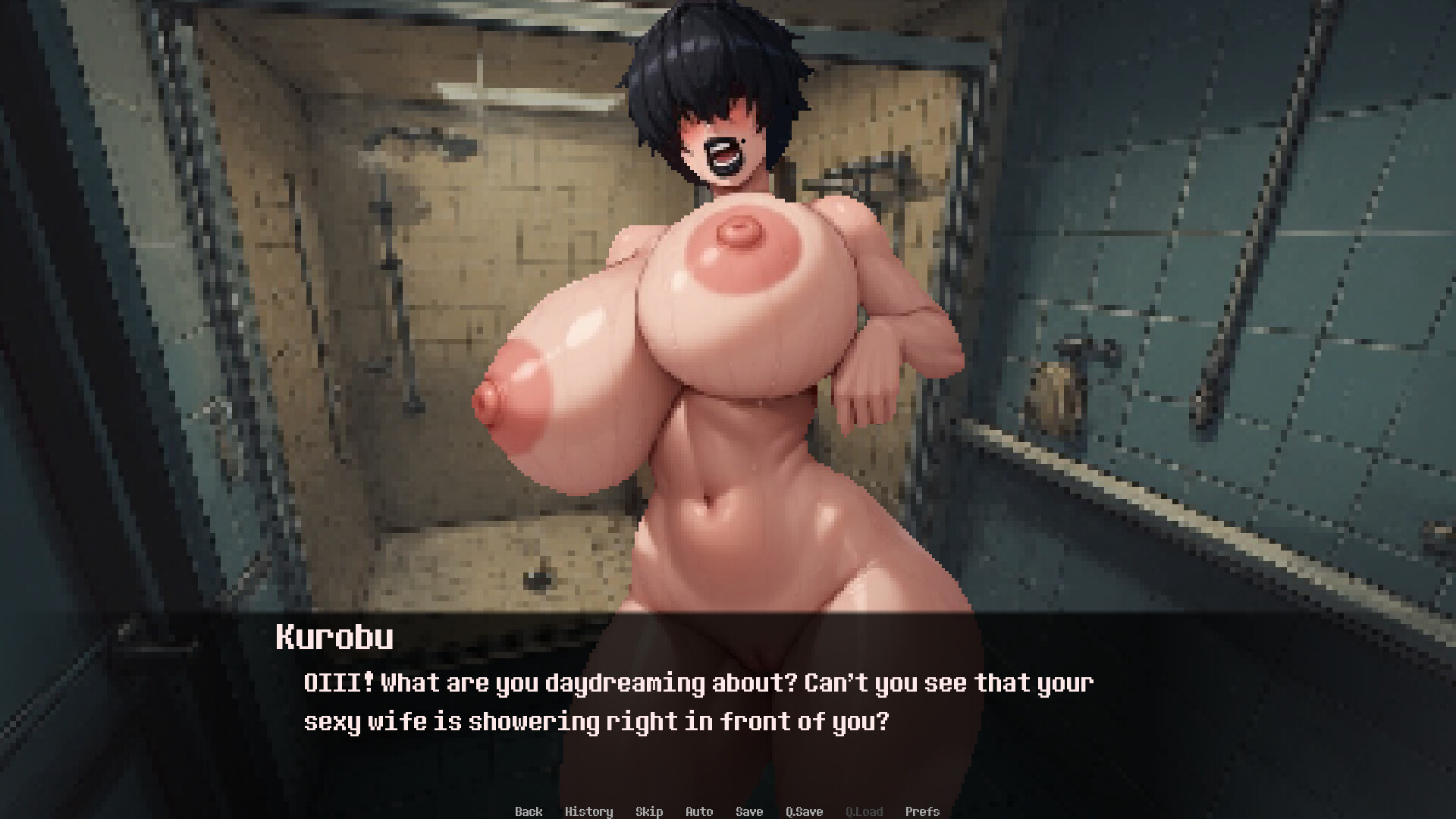Activate Skip to fast-forward text
The width and height of the screenshot is (1456, 819).
click(x=649, y=811)
